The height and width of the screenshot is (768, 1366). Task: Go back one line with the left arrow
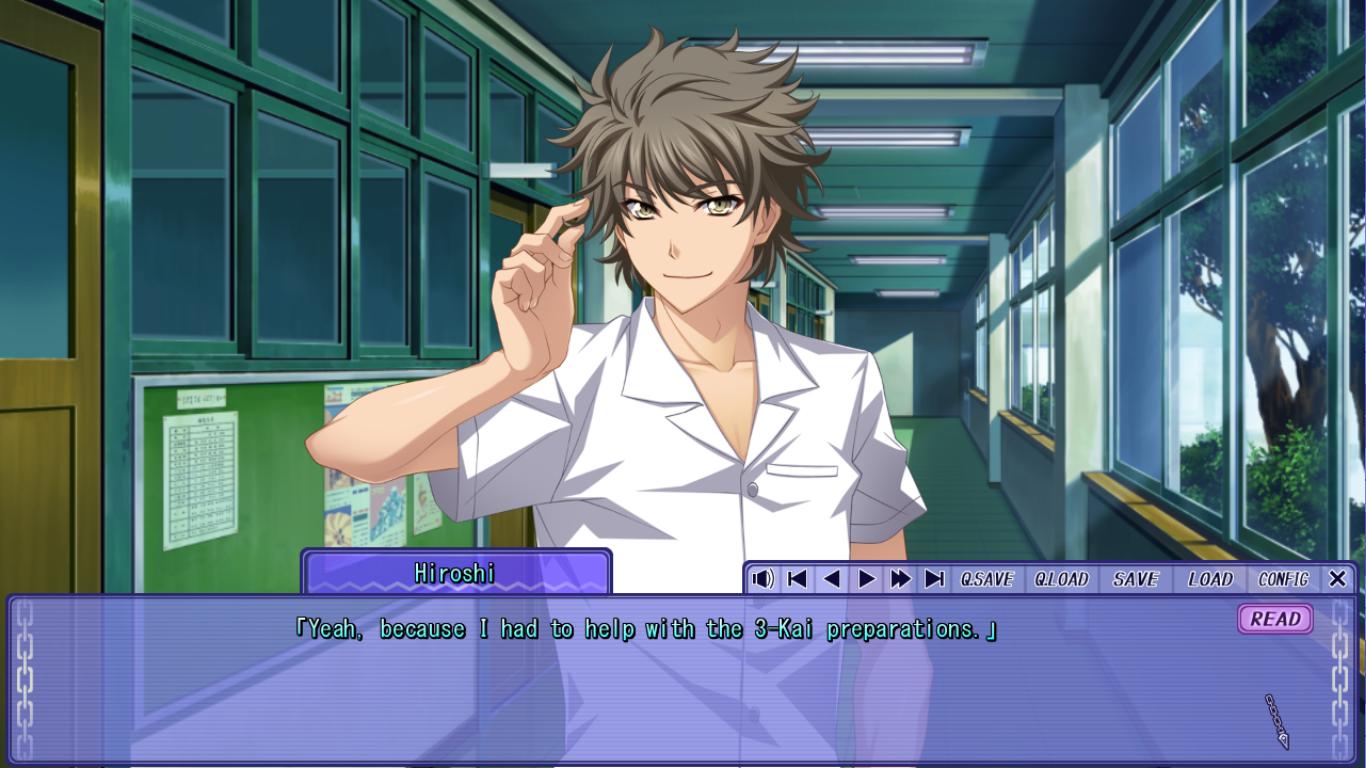click(x=831, y=579)
